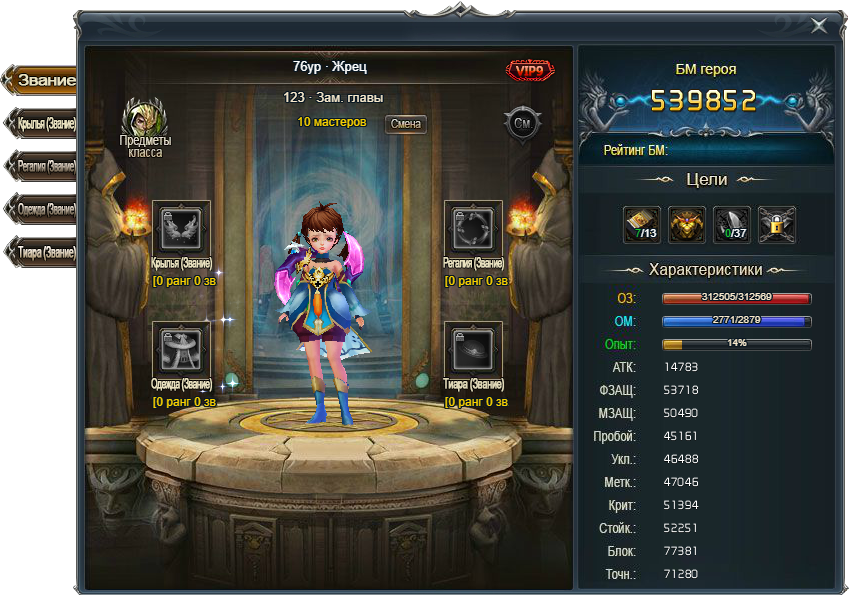Viewport: 849px width, 595px height.
Task: Switch to Одежда (Звание) tab
Action: 42,209
